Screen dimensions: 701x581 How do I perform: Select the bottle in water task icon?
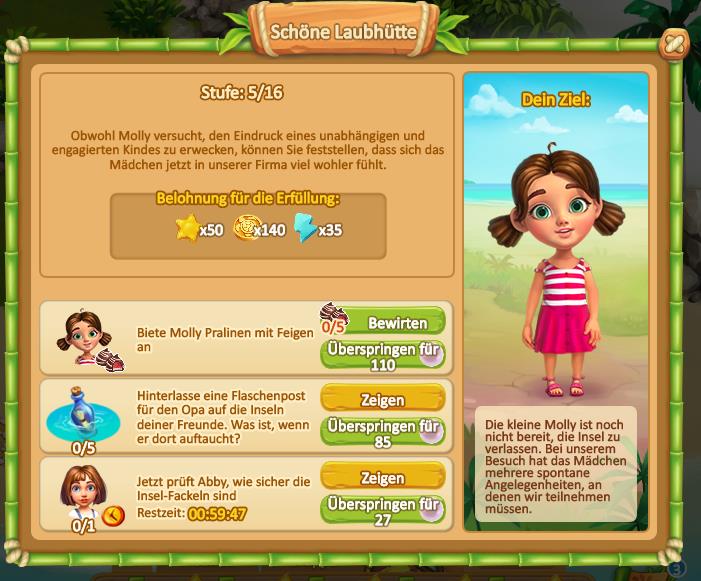point(83,412)
